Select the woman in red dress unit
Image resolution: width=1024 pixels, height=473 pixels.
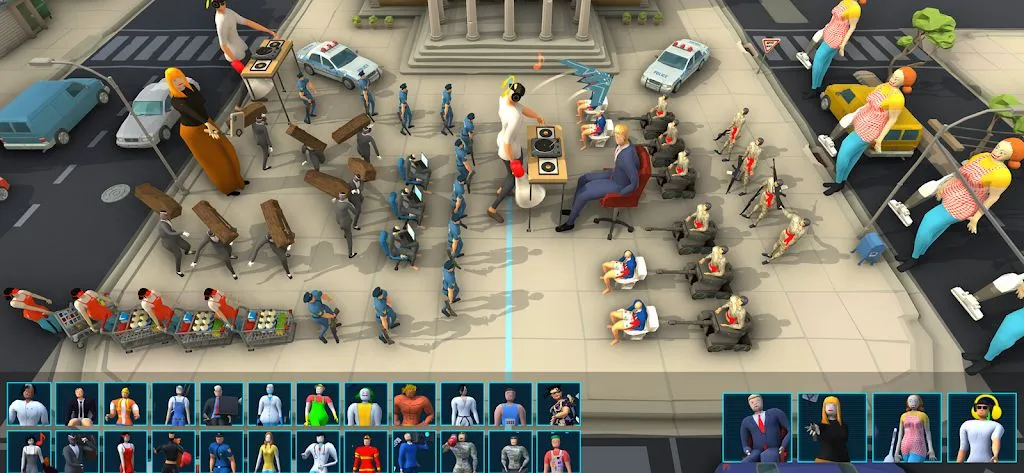click(125, 452)
